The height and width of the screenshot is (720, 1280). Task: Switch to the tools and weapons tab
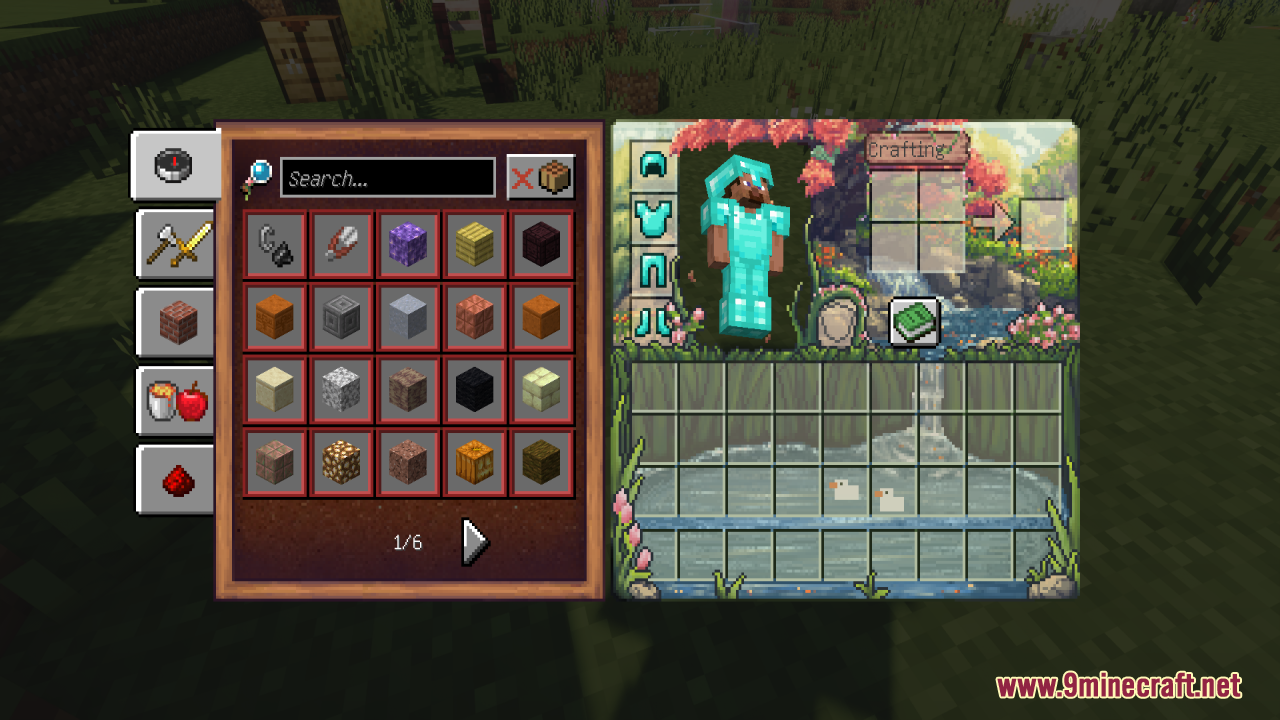(177, 244)
